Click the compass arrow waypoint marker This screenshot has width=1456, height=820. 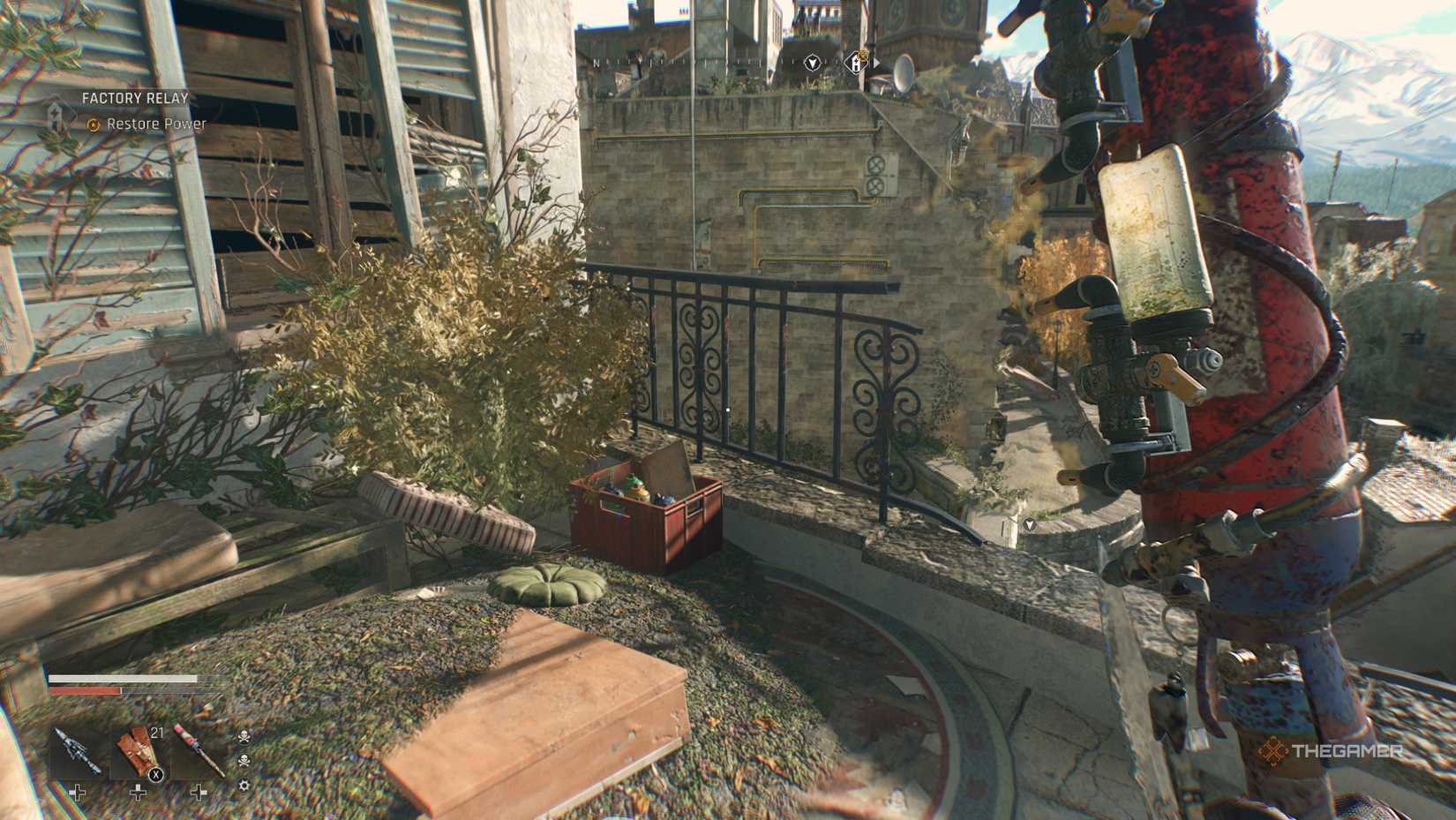point(812,63)
